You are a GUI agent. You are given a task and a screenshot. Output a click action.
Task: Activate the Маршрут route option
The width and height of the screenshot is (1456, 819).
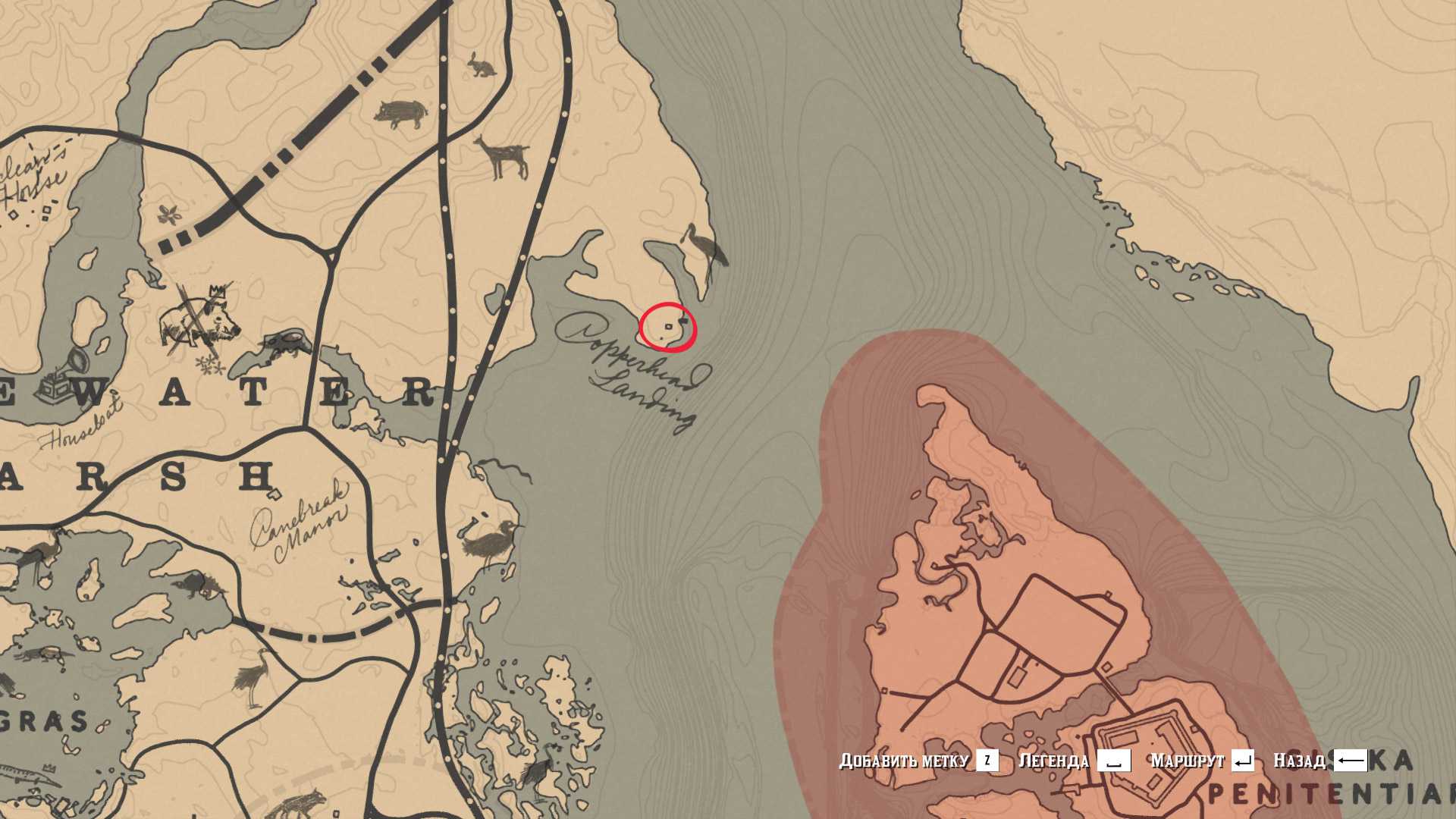(x=1201, y=761)
